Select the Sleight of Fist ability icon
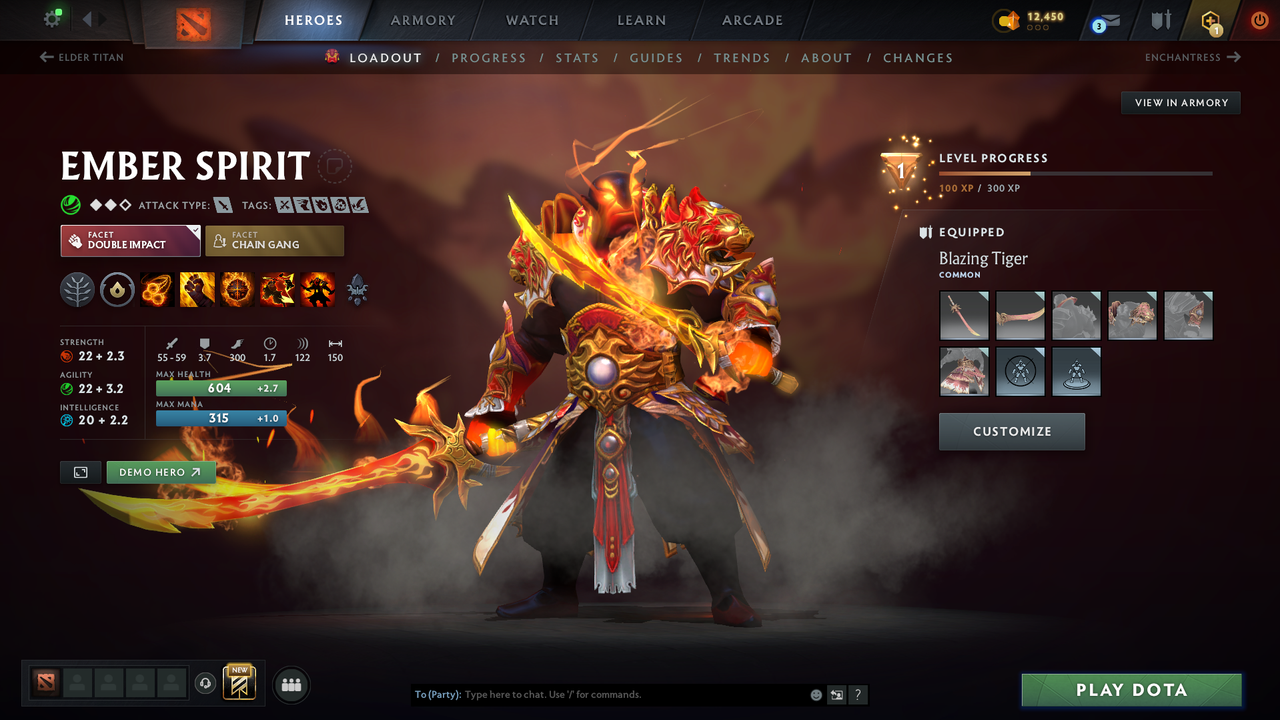 (x=197, y=290)
